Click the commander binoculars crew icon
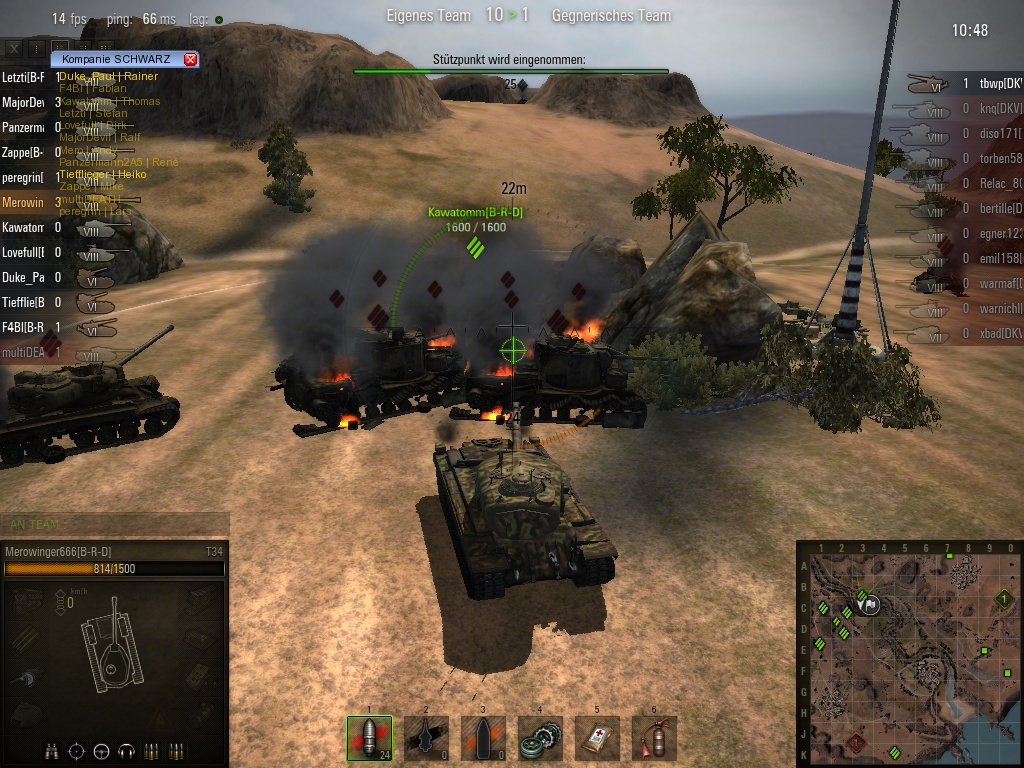Viewport: 1024px width, 768px height. coord(52,751)
